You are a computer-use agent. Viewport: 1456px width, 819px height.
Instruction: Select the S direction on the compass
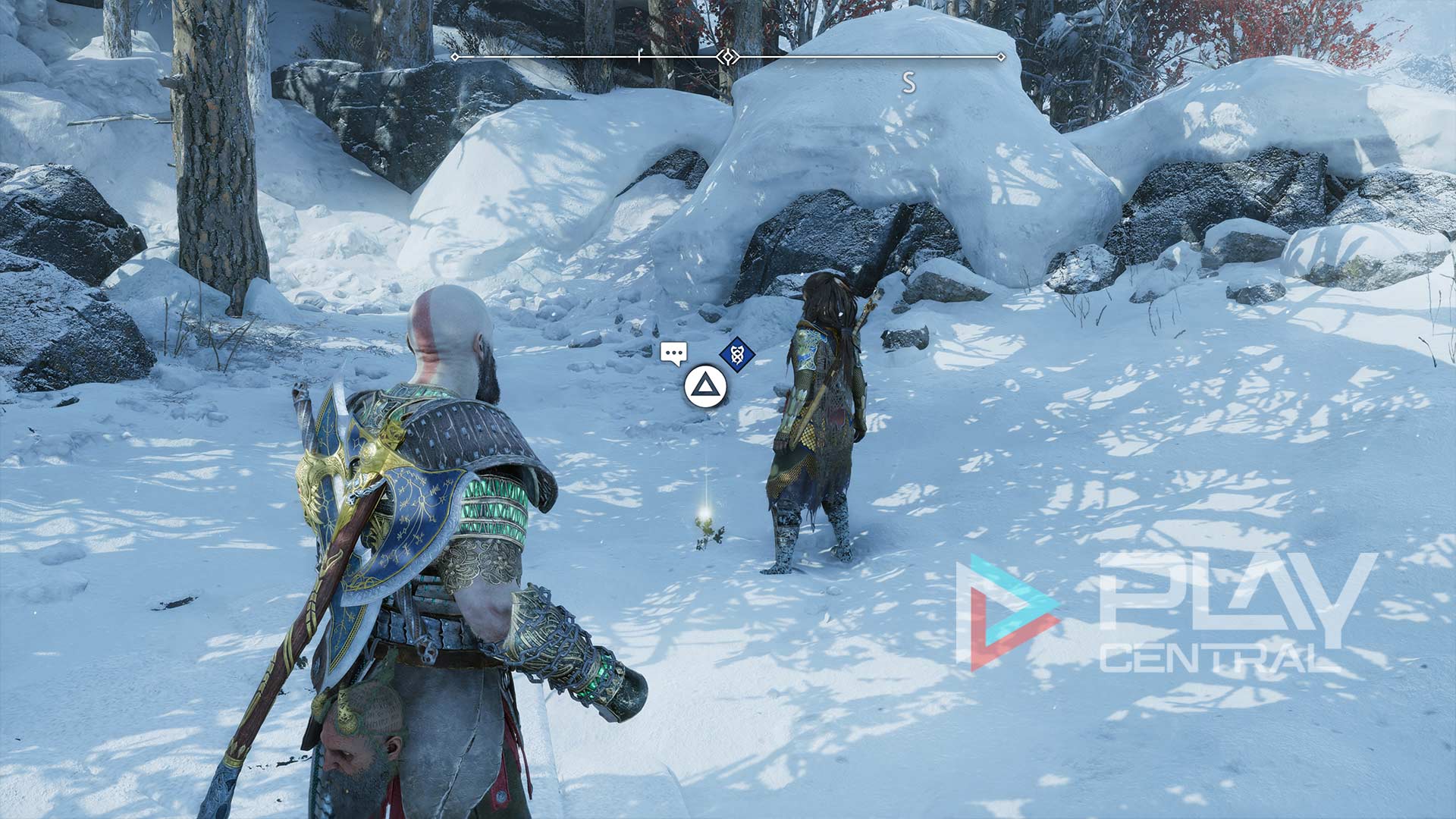908,82
